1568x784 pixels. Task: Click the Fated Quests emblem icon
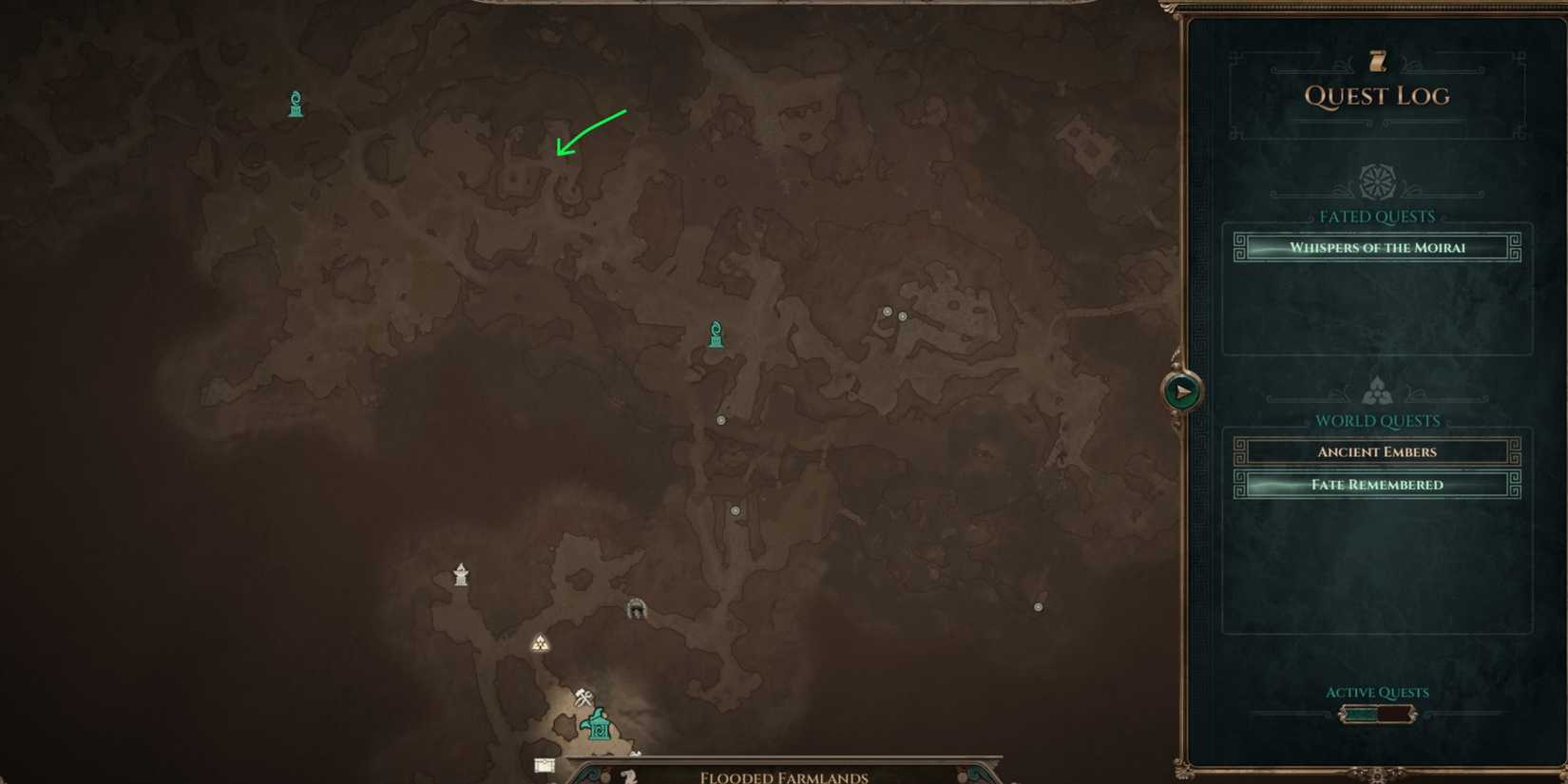pyautogui.click(x=1376, y=182)
